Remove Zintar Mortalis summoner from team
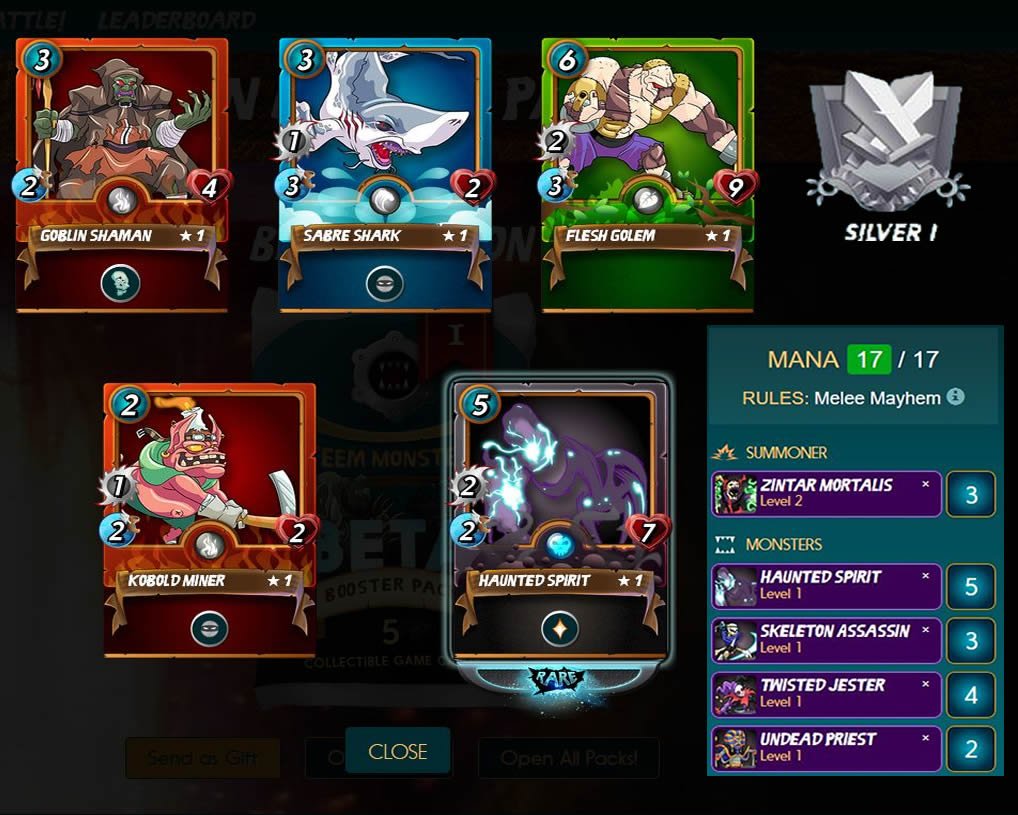Image resolution: width=1018 pixels, height=815 pixels. tap(925, 484)
